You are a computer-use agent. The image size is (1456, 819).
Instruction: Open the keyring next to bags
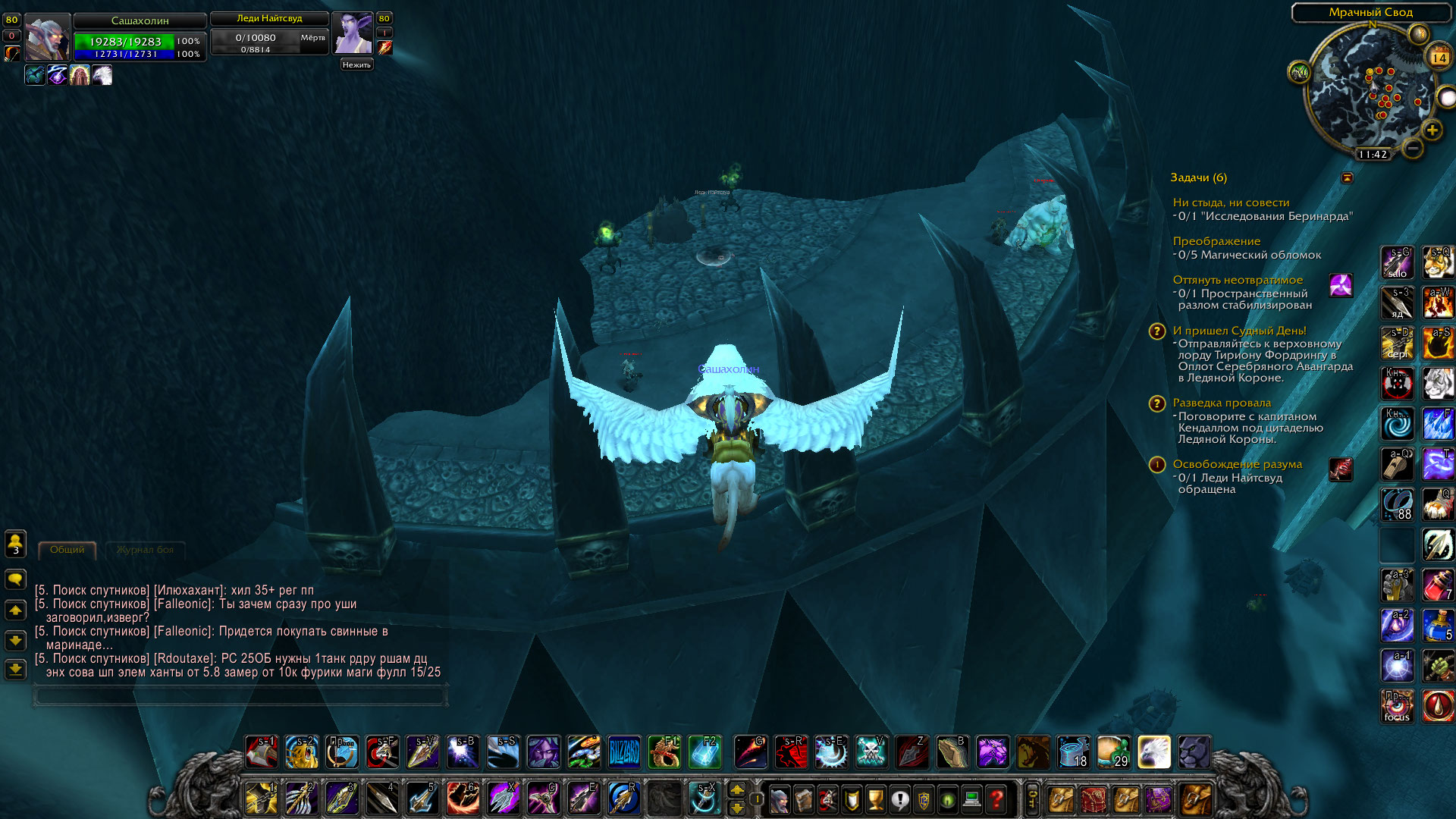coord(1032,799)
